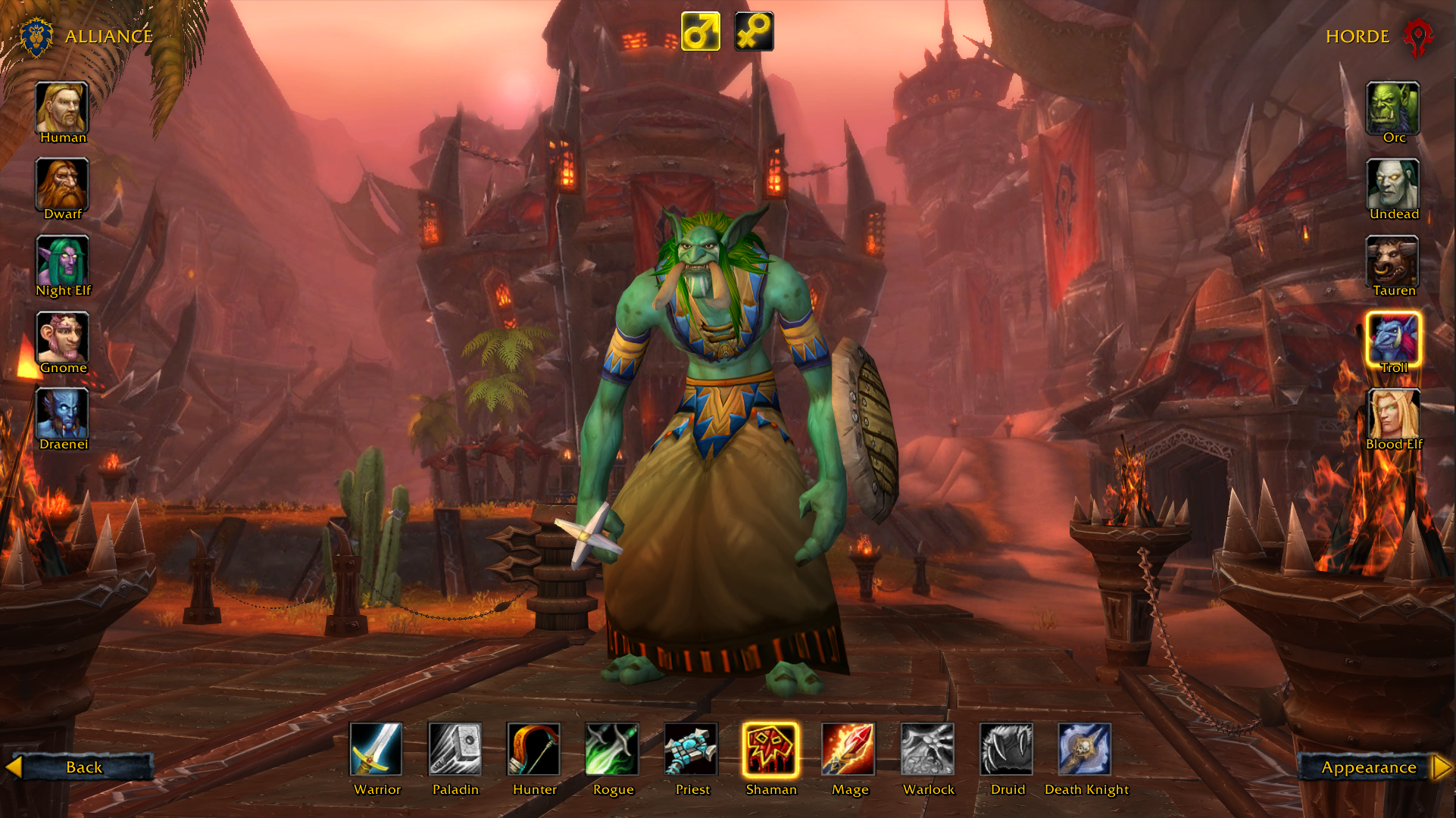Choose the Undead race
This screenshot has height=818, width=1456.
1392,184
